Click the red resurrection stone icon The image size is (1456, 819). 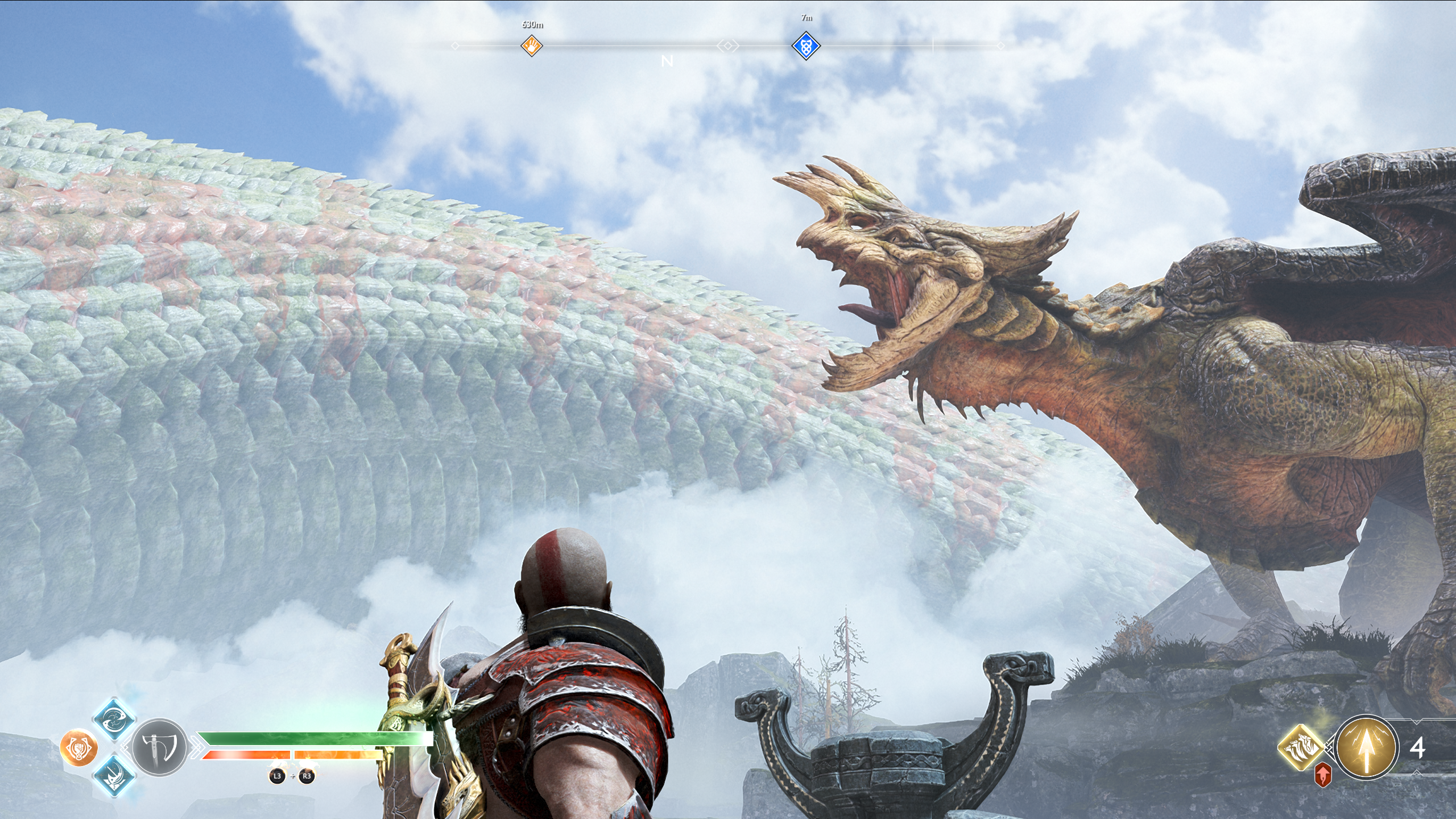(1323, 775)
